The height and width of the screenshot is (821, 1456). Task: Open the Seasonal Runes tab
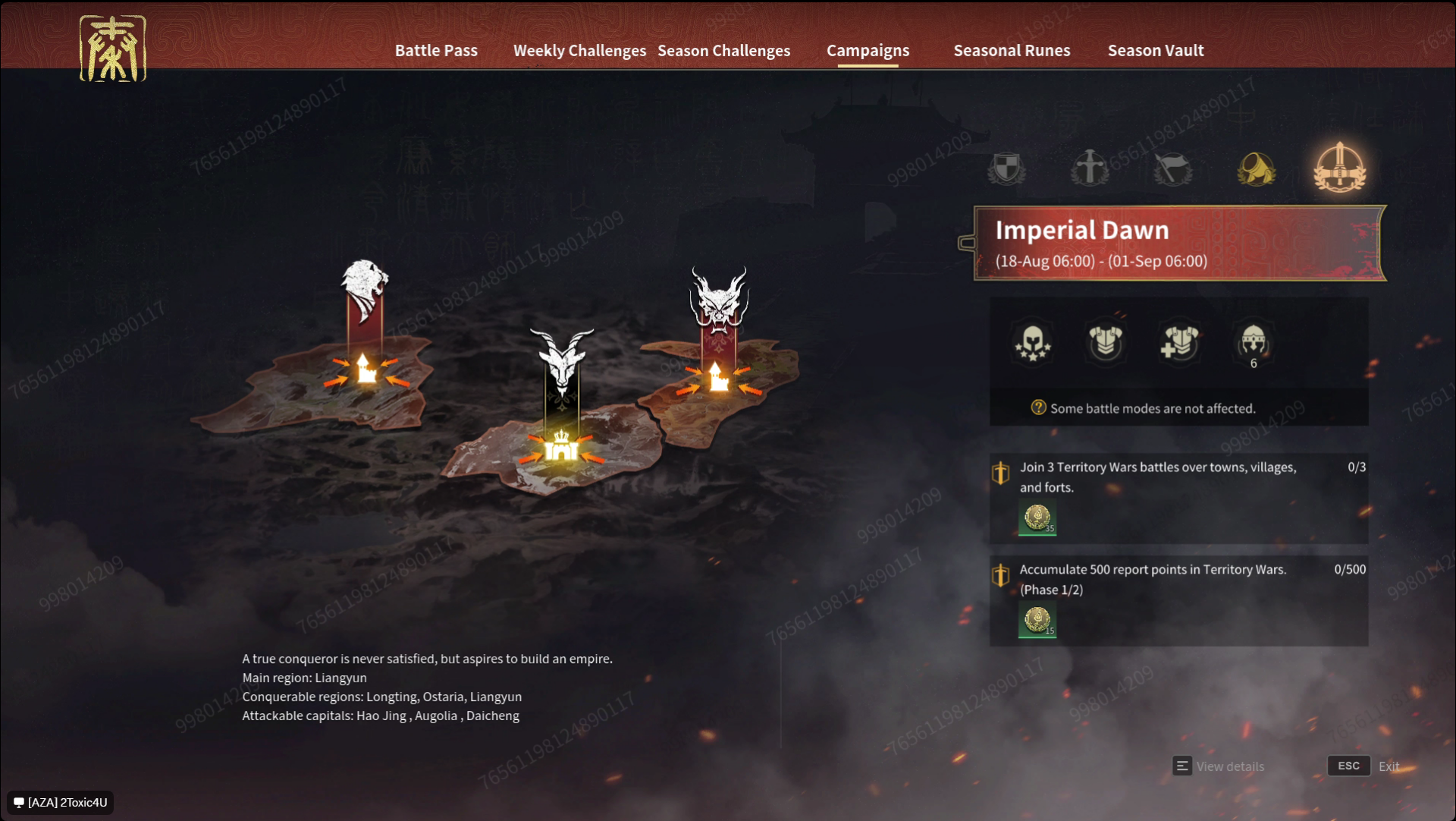click(x=1012, y=50)
